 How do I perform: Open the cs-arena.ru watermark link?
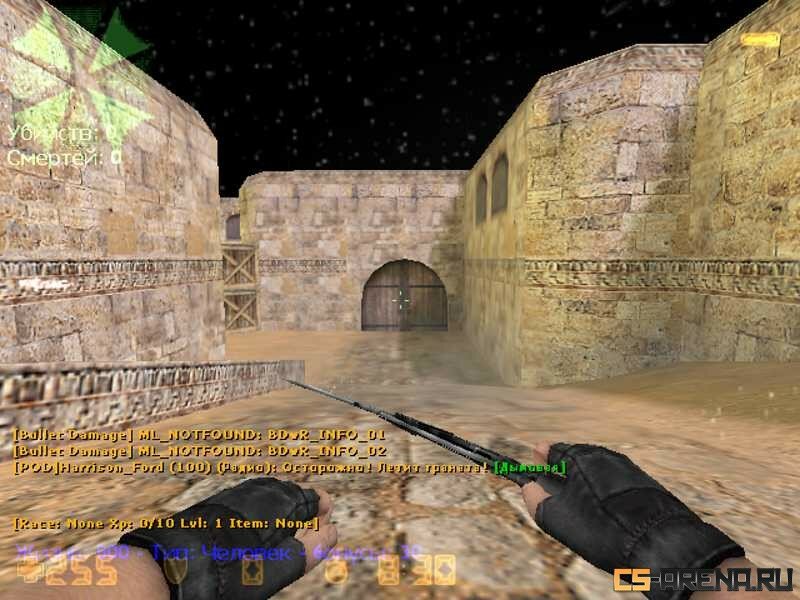(x=704, y=579)
